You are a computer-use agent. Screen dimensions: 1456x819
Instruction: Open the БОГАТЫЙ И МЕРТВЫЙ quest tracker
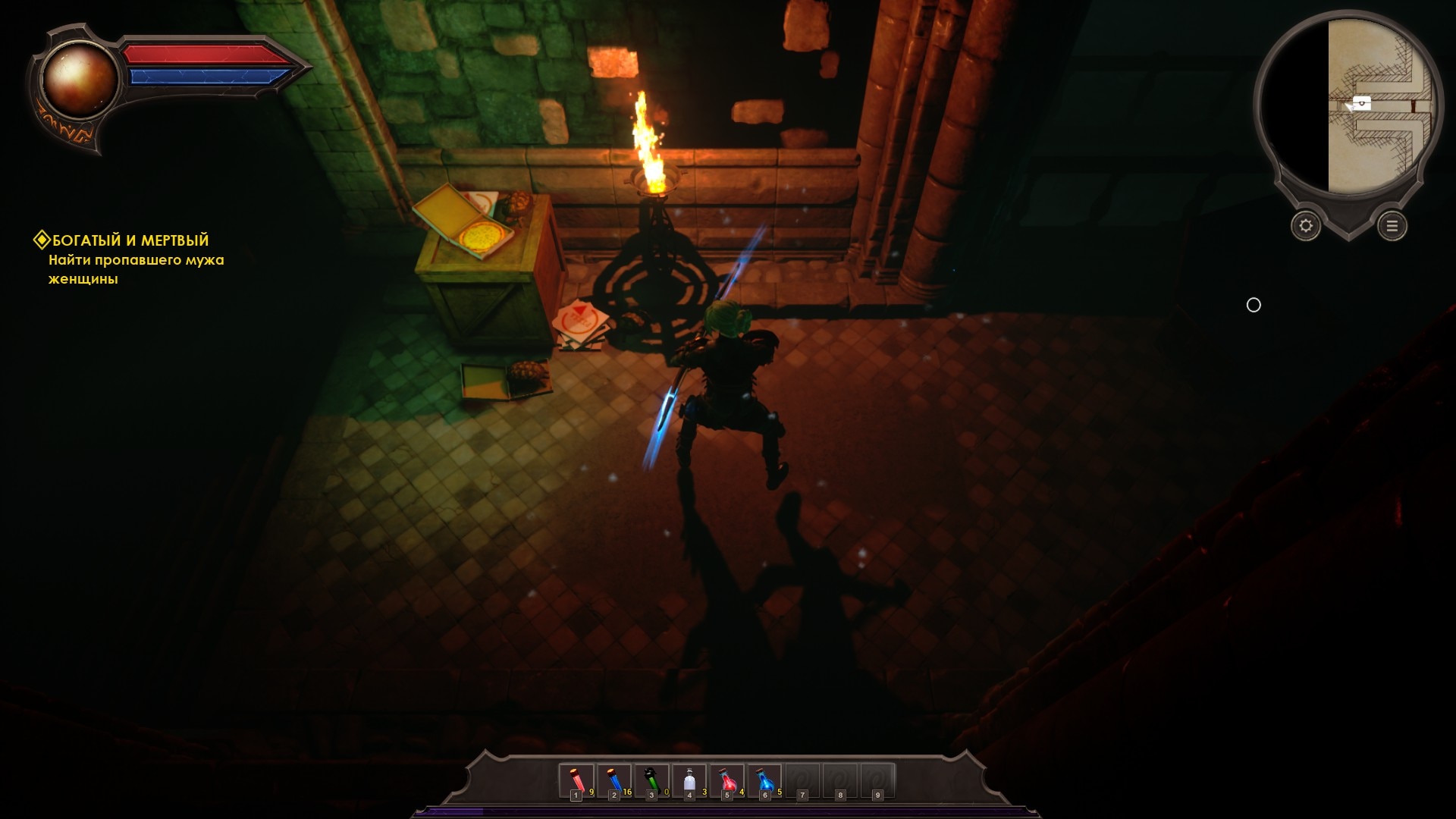[130, 241]
